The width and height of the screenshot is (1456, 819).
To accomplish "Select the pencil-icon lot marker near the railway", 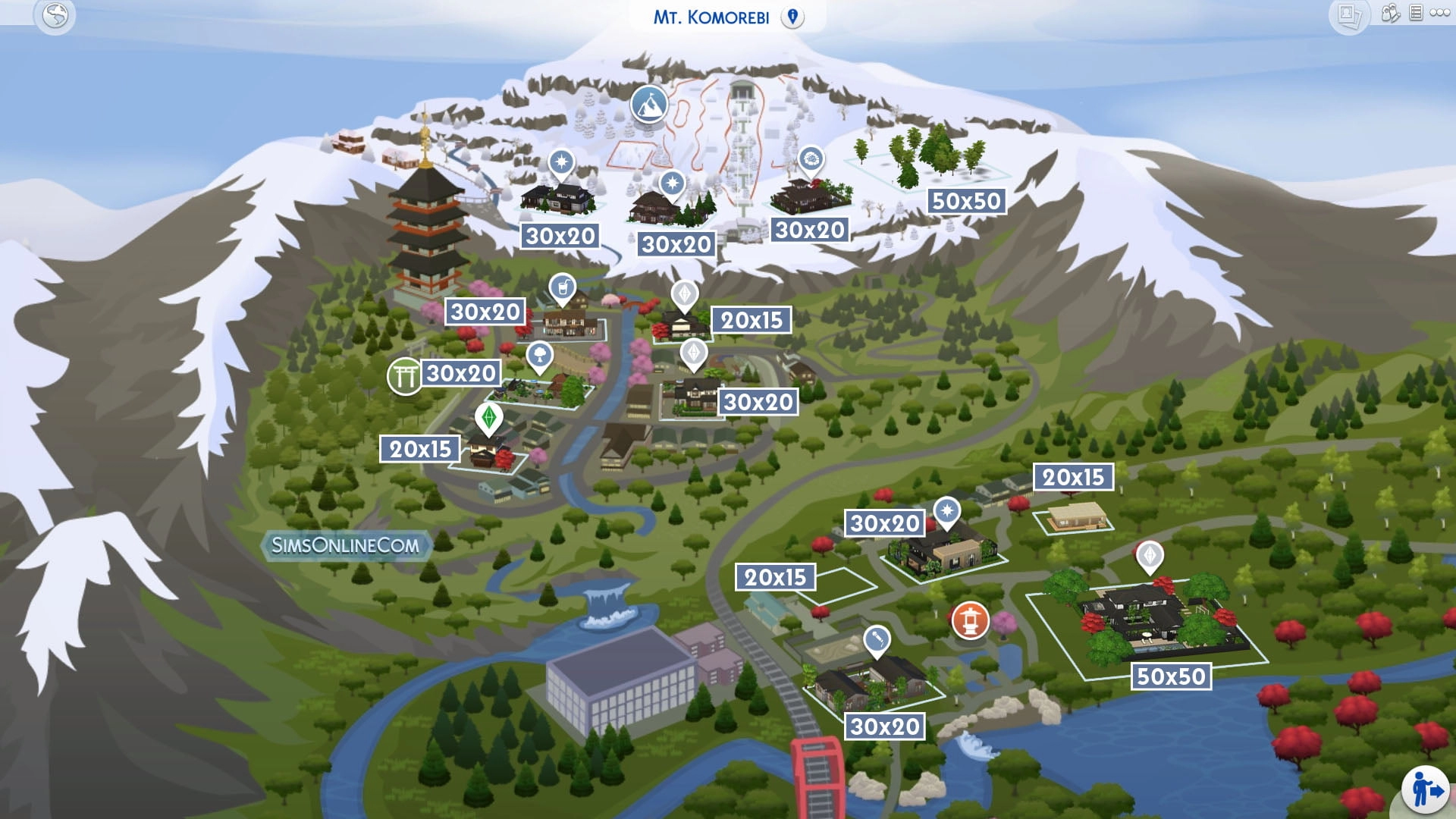I will coord(877,640).
